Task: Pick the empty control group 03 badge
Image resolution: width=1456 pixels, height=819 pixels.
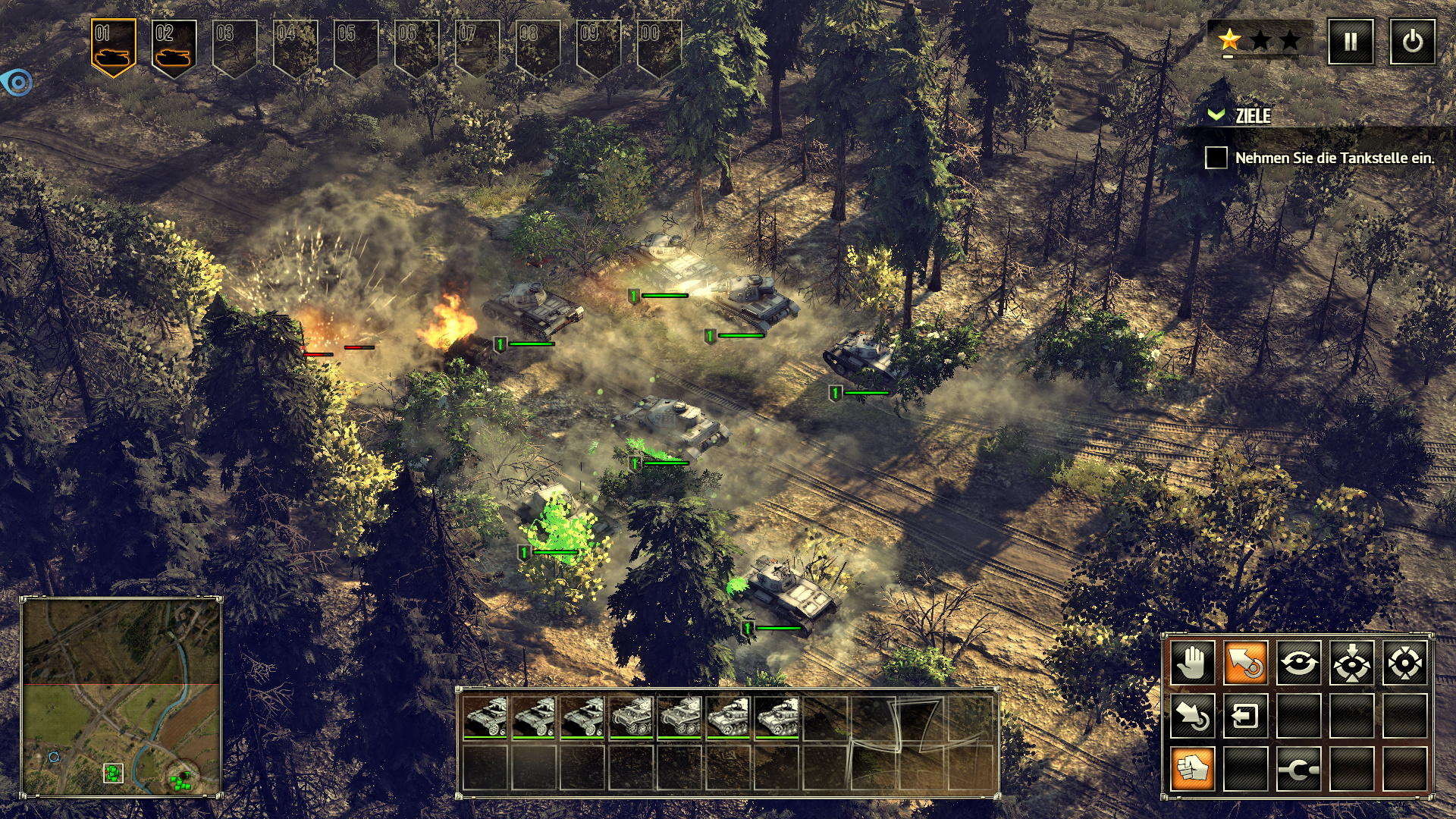Action: 234,47
